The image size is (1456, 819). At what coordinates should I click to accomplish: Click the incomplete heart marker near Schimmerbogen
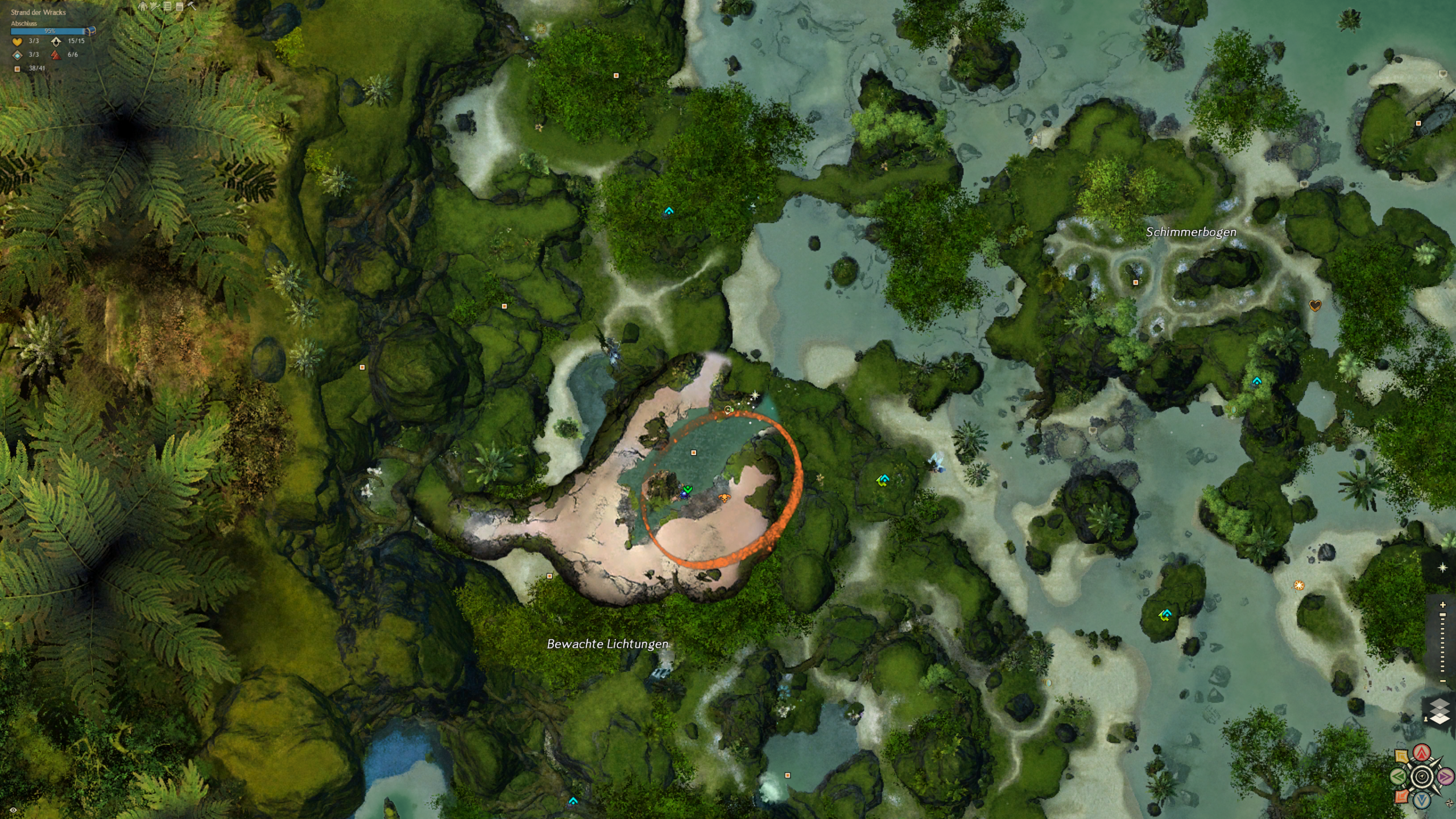[1315, 305]
